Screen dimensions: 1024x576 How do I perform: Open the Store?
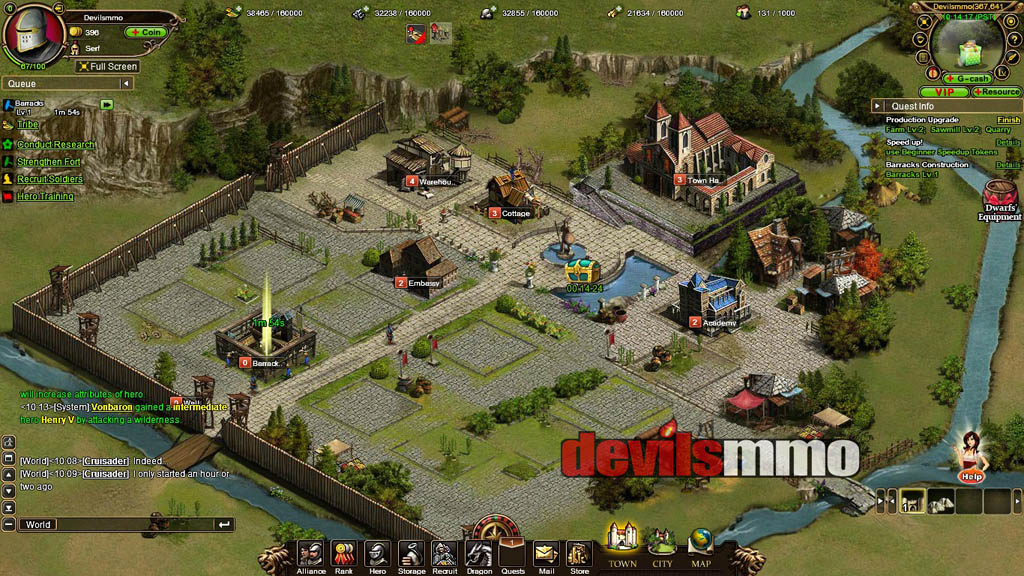click(x=579, y=554)
